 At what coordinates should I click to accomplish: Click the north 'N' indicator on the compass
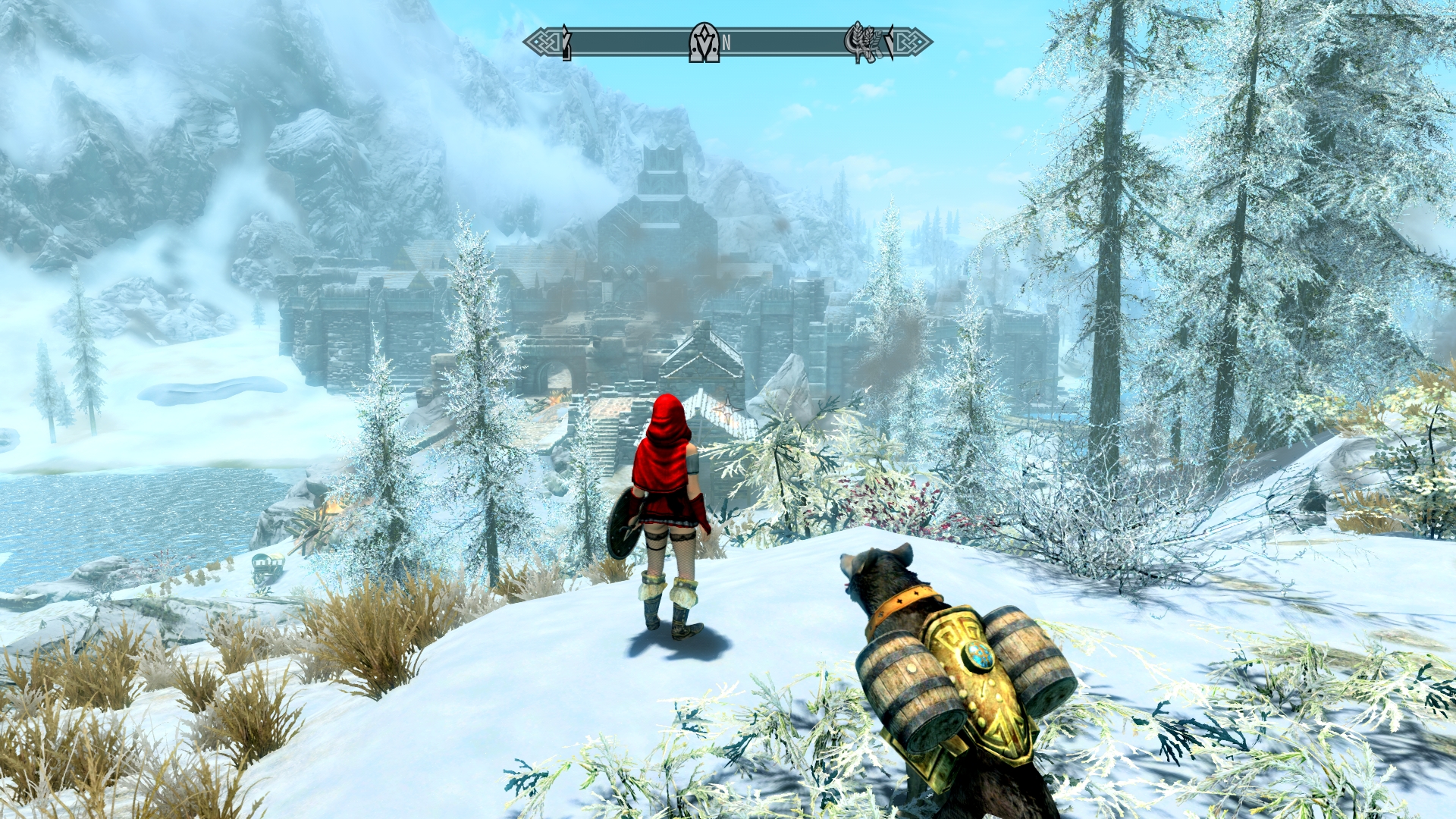(726, 43)
